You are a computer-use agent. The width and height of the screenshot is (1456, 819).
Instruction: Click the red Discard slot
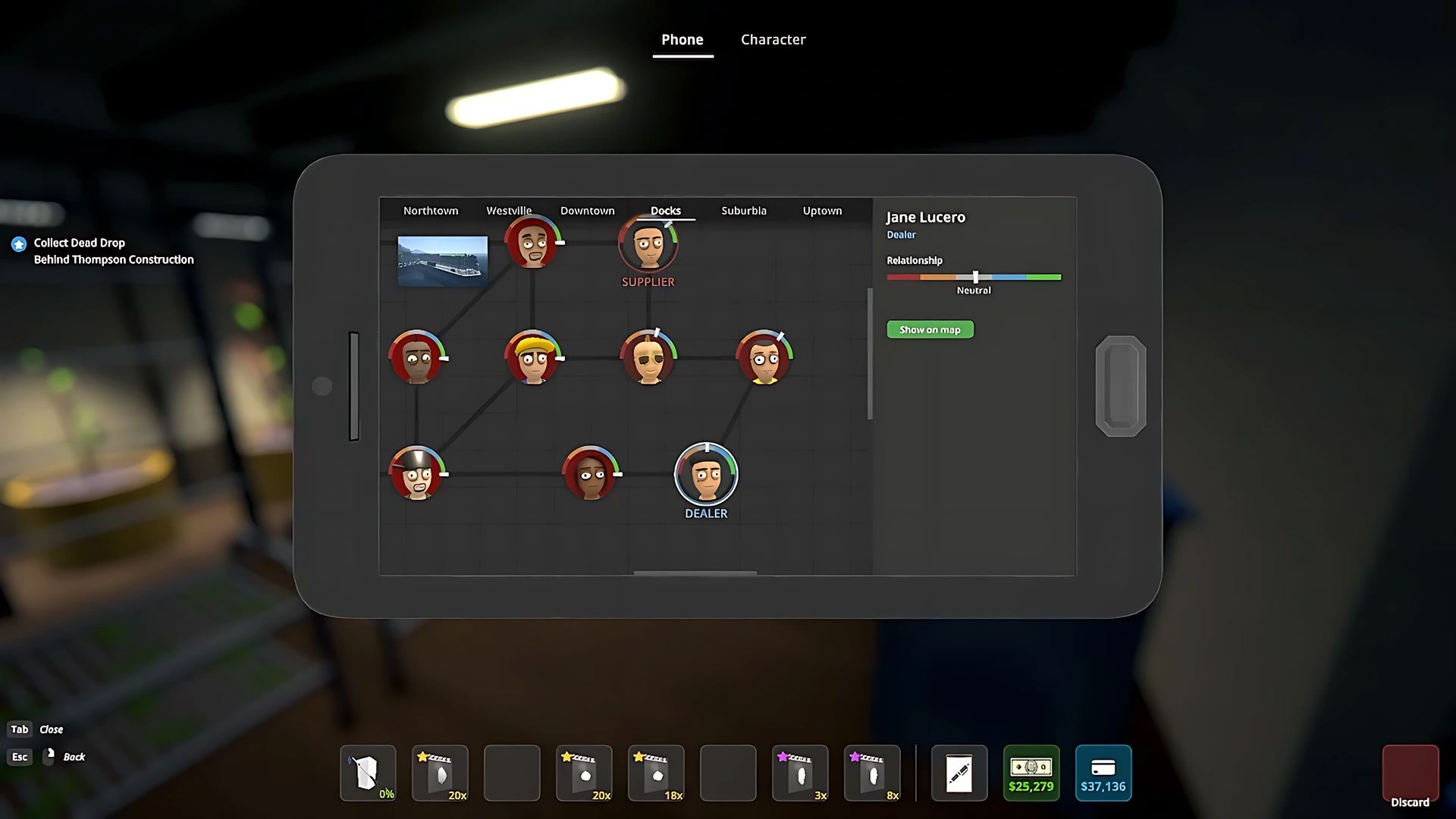[1410, 773]
